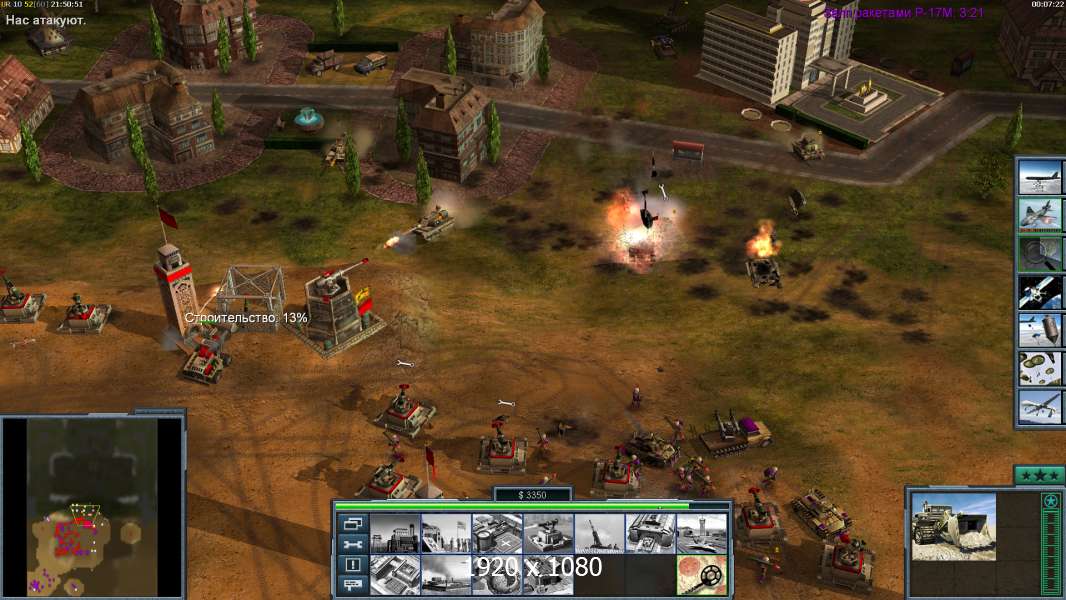
Task: Open the chat message button
Action: click(x=351, y=586)
